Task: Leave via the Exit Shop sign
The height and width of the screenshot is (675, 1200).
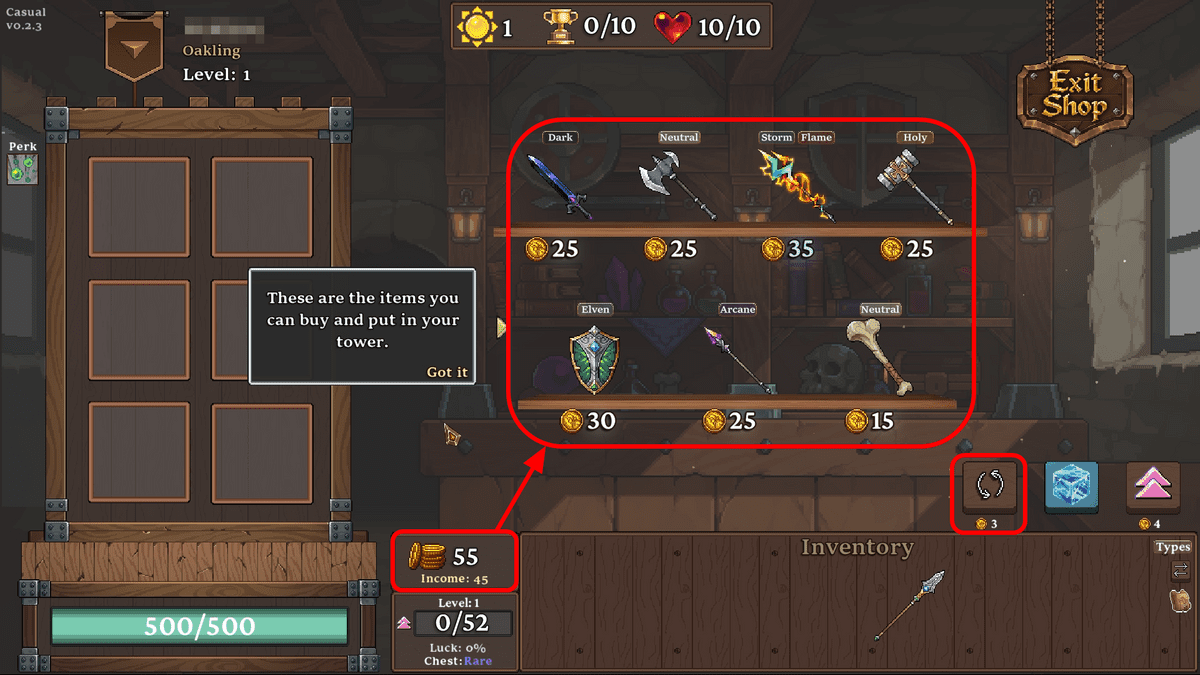Action: 1075,94
